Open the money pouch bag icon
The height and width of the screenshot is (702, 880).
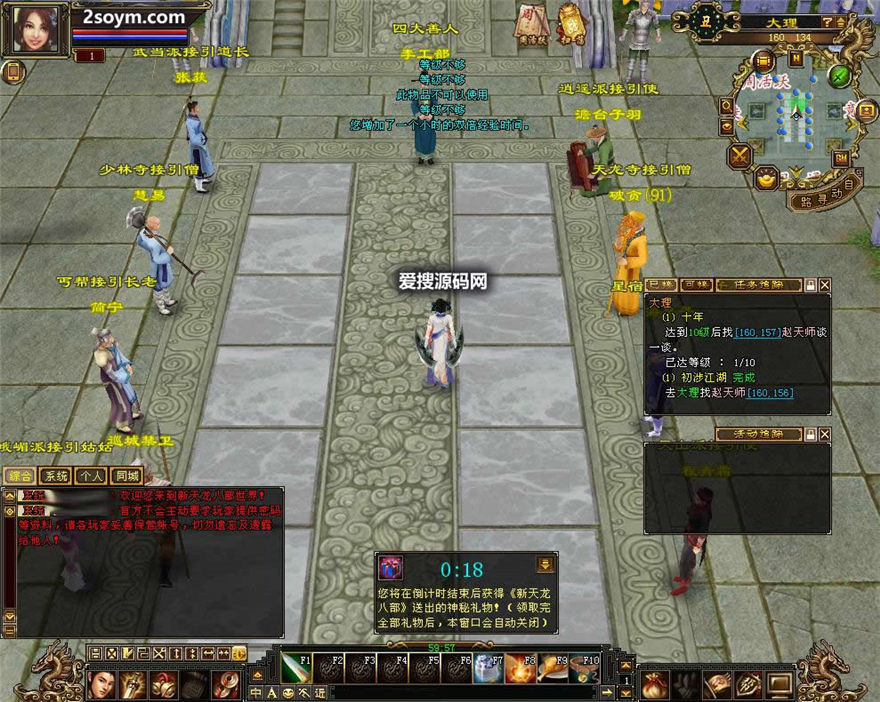(x=657, y=684)
